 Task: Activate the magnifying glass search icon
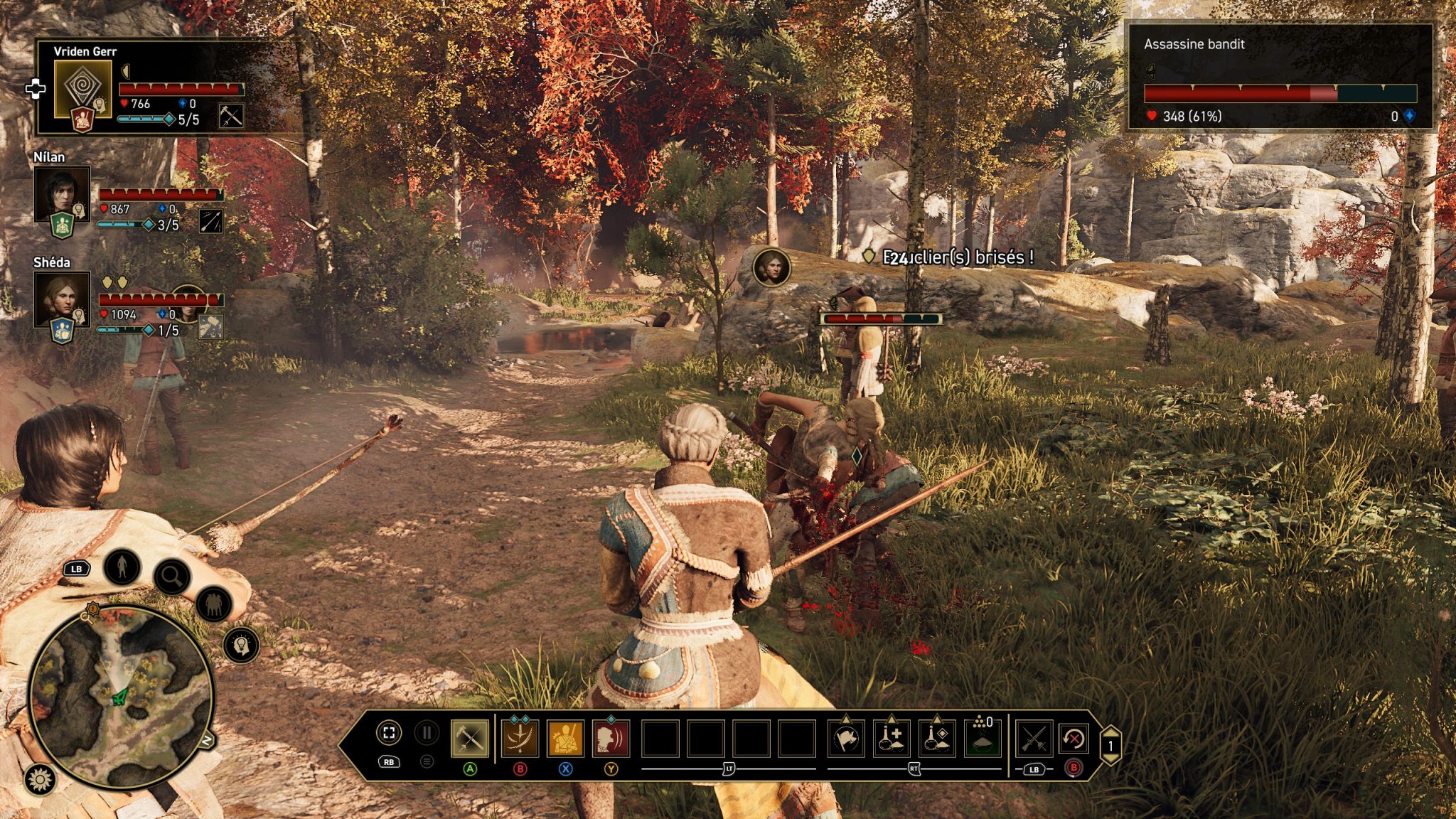click(x=171, y=577)
